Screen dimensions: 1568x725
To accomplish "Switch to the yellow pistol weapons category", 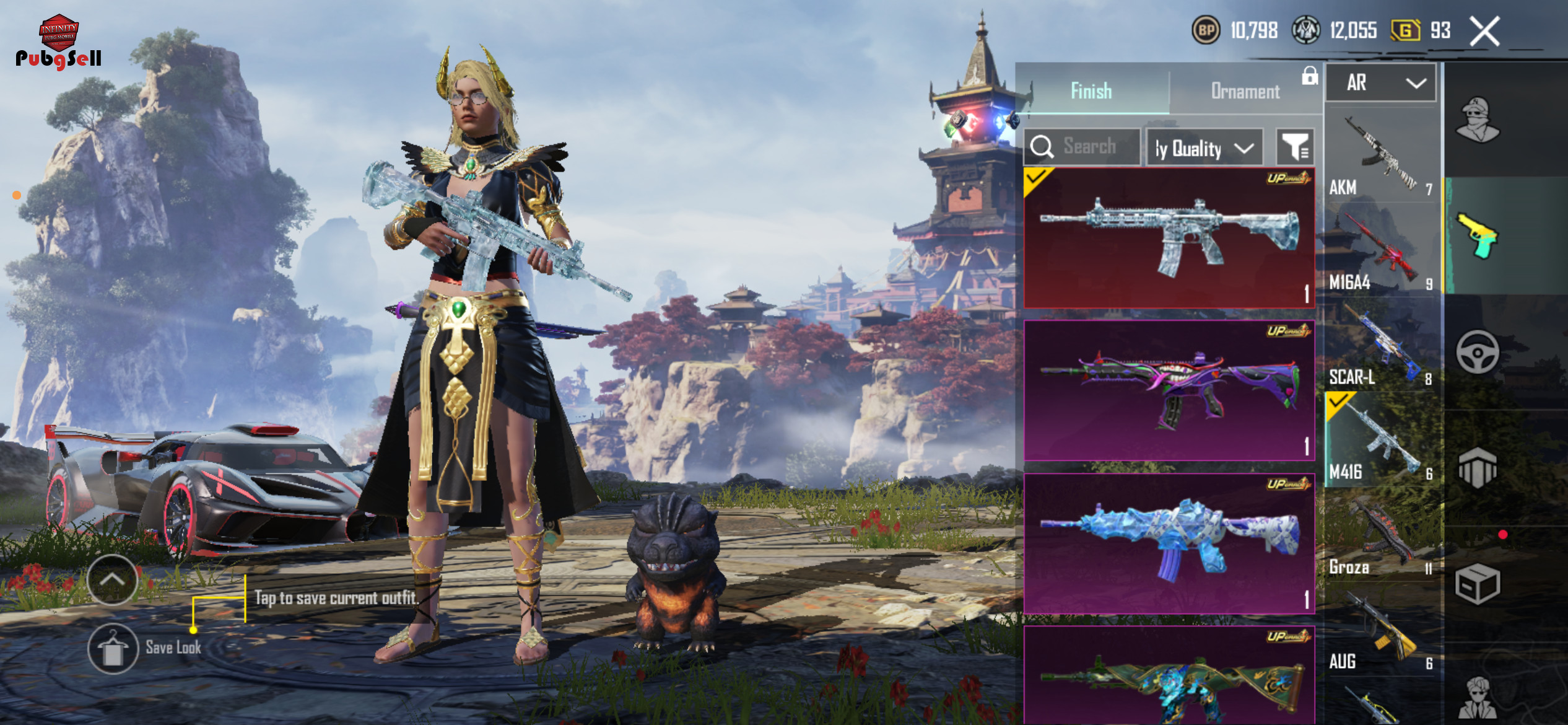I will [x=1478, y=235].
